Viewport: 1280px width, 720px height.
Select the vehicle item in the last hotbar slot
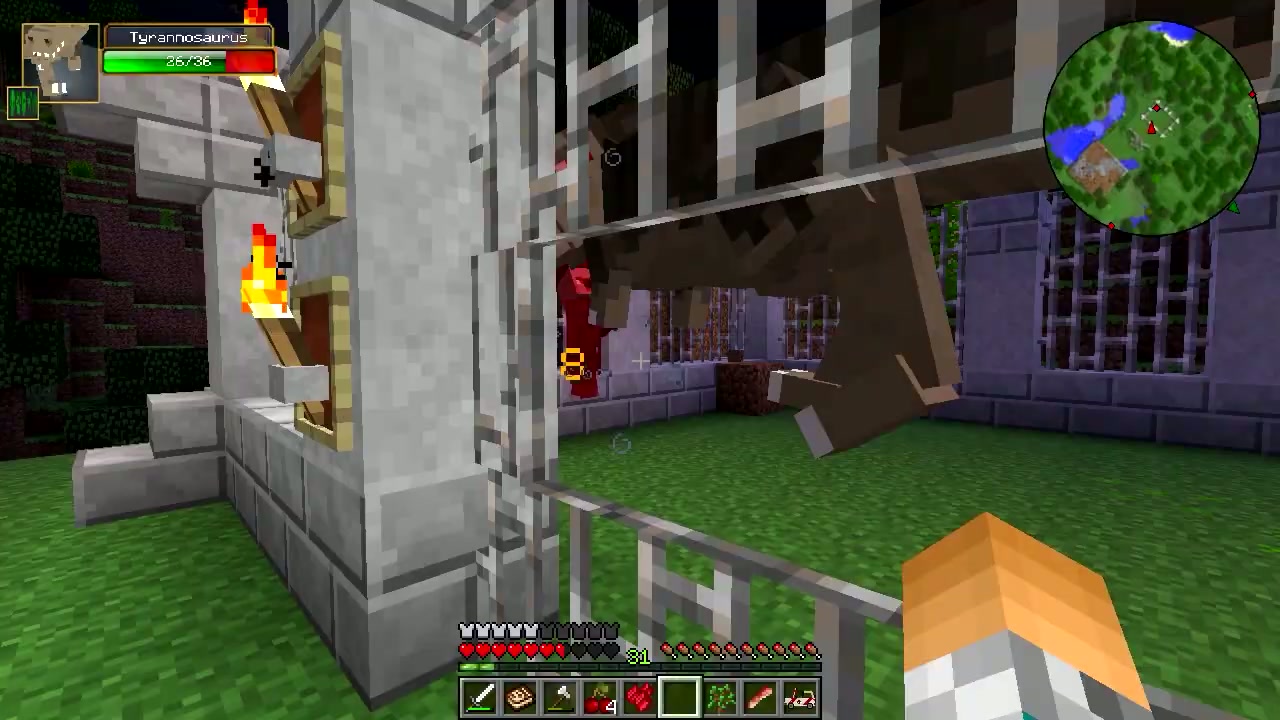[799, 696]
